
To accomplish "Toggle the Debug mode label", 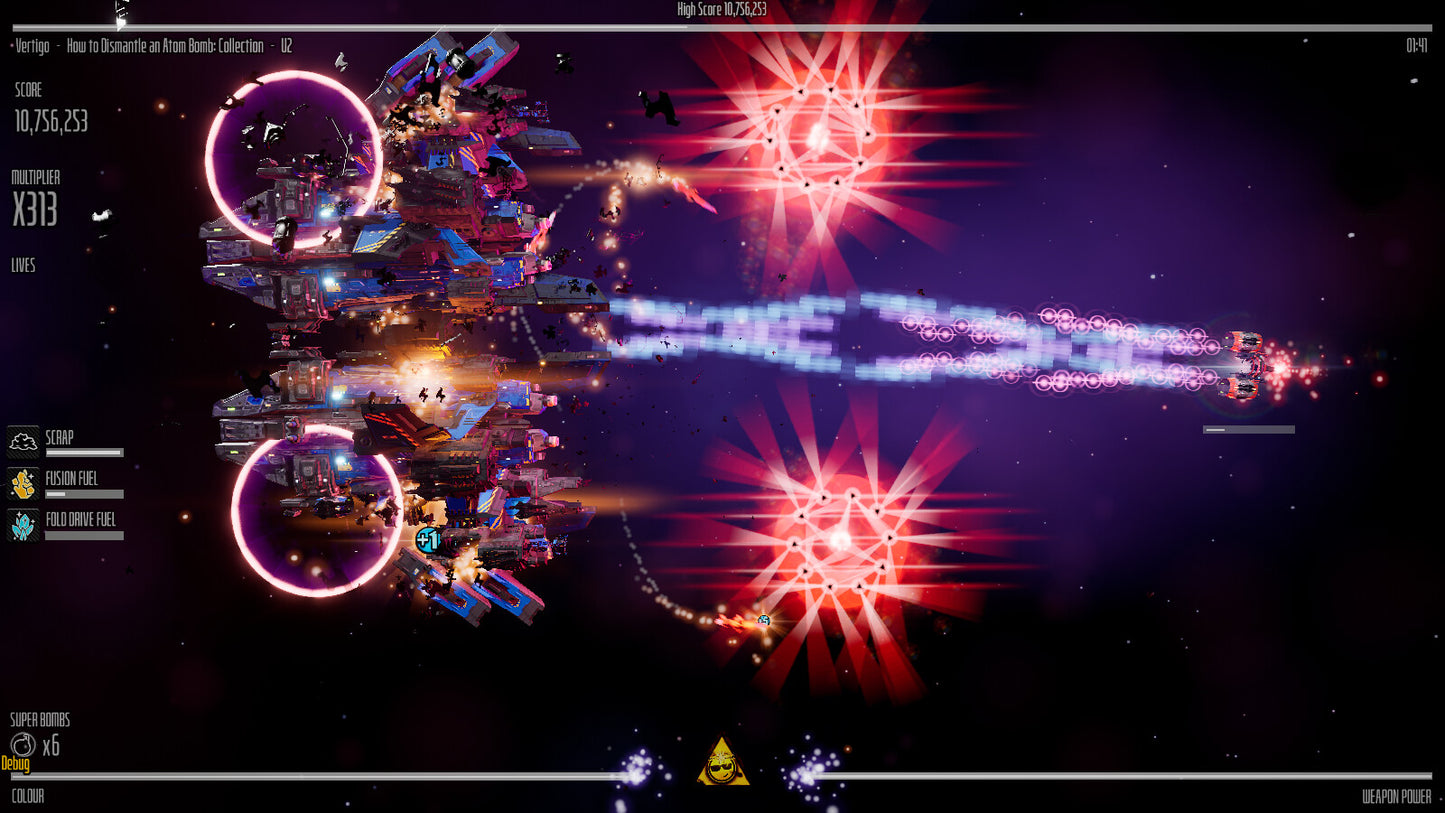I will 16,763.
